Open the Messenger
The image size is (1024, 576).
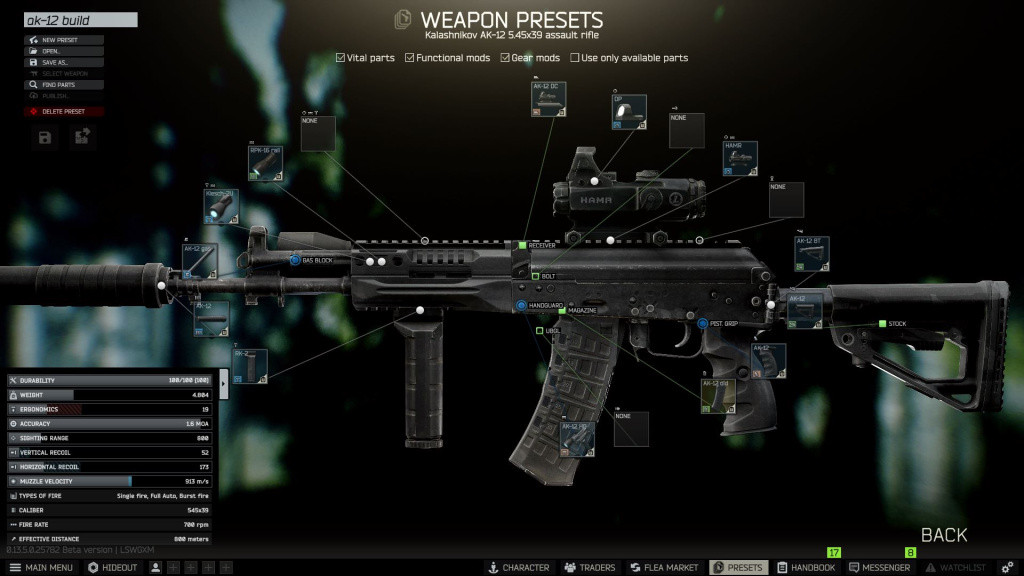coord(880,567)
